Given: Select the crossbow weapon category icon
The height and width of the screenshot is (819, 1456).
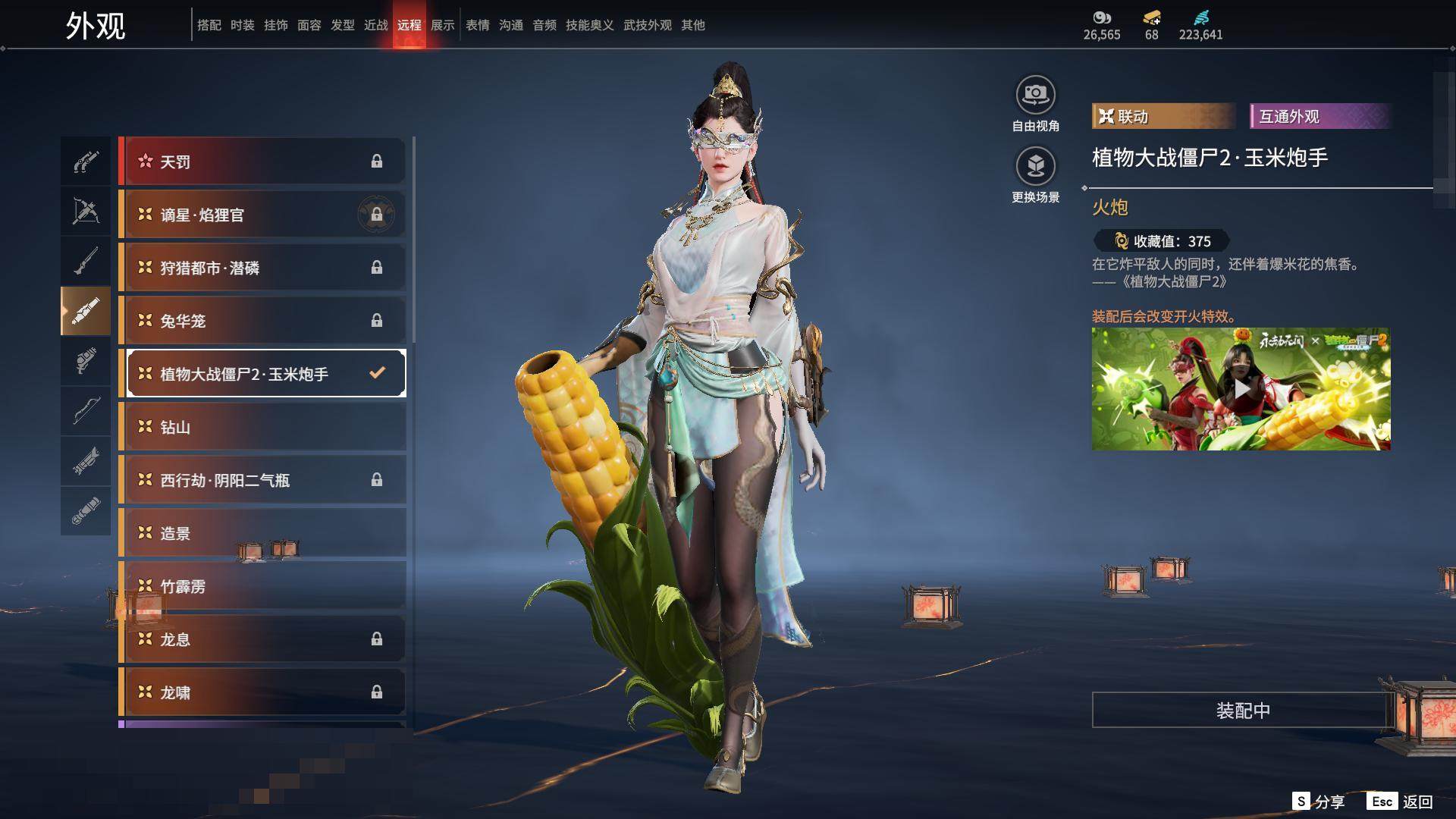Looking at the screenshot, I should pos(86,211).
